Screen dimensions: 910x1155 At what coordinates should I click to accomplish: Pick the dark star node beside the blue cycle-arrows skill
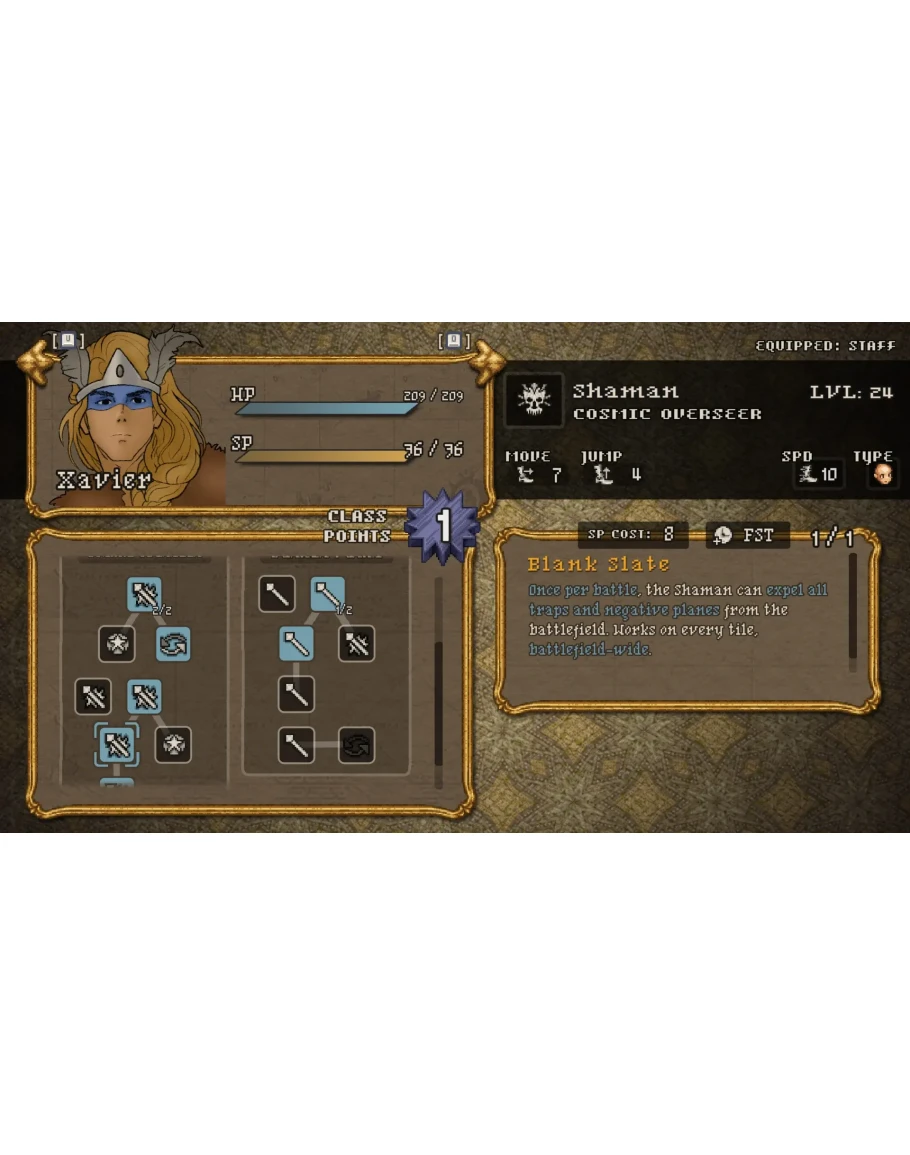(x=117, y=644)
